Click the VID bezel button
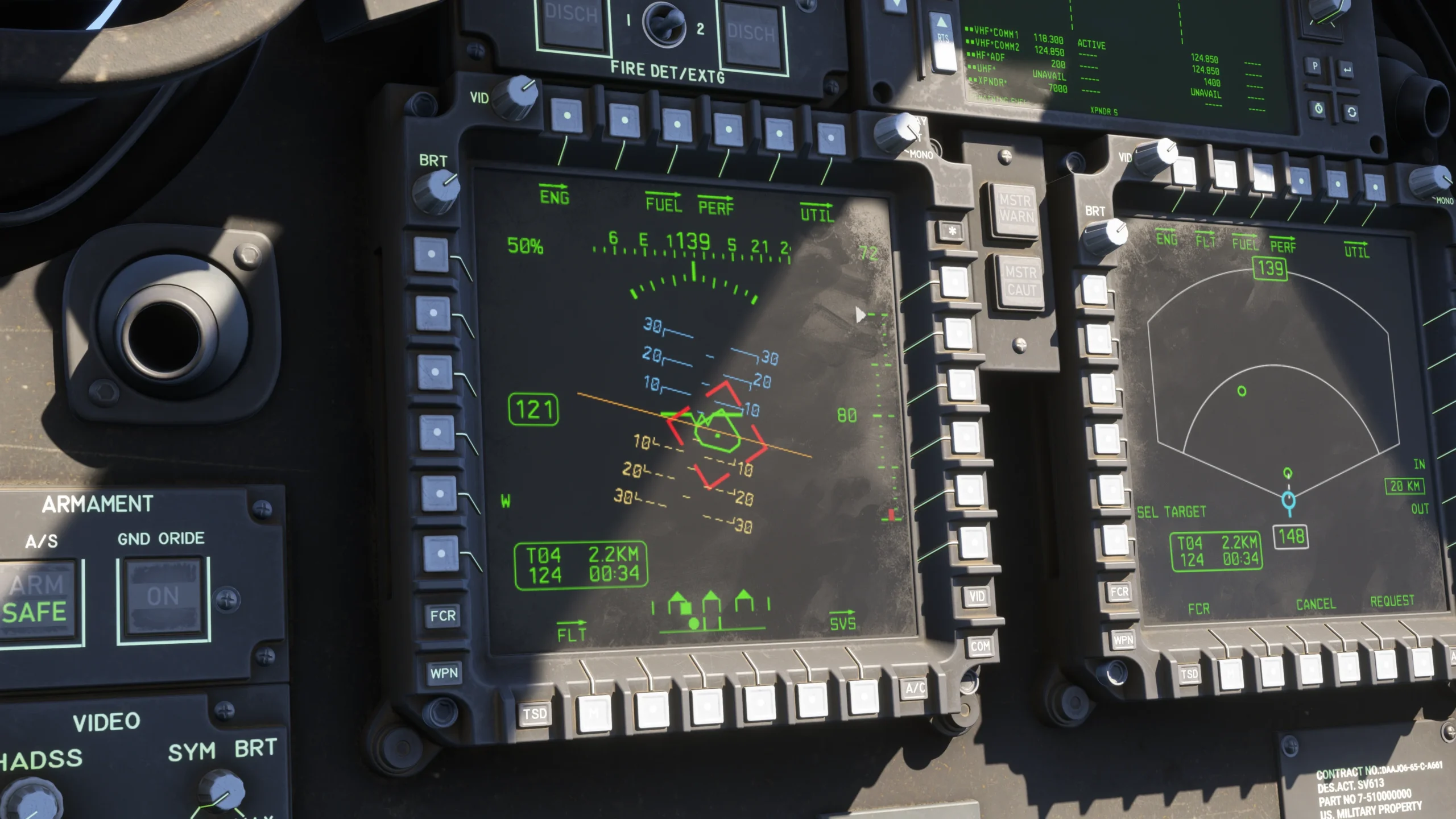1456x819 pixels. click(977, 596)
